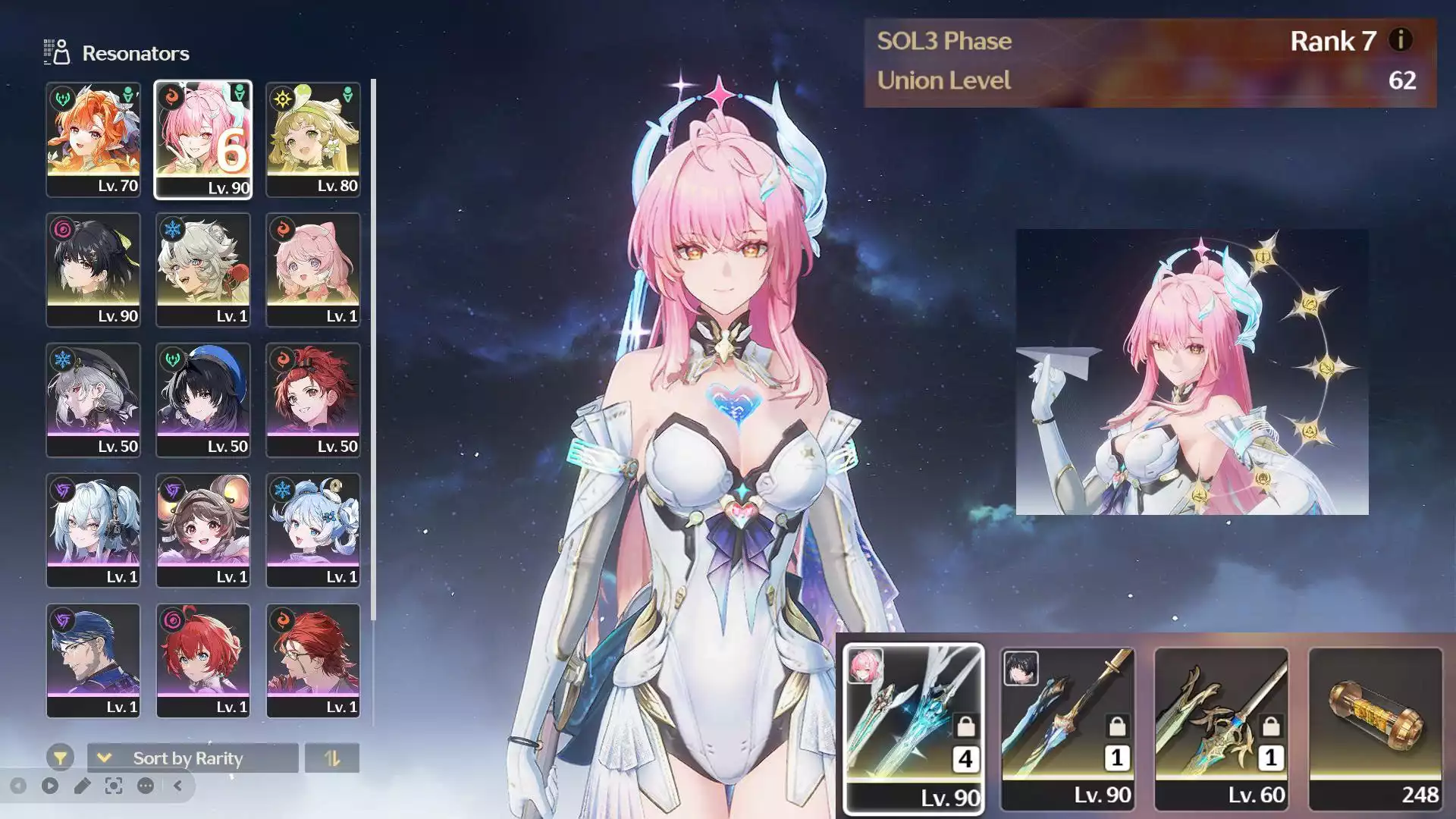Choose the green-blonde Lv. 80 resonator

[x=313, y=140]
